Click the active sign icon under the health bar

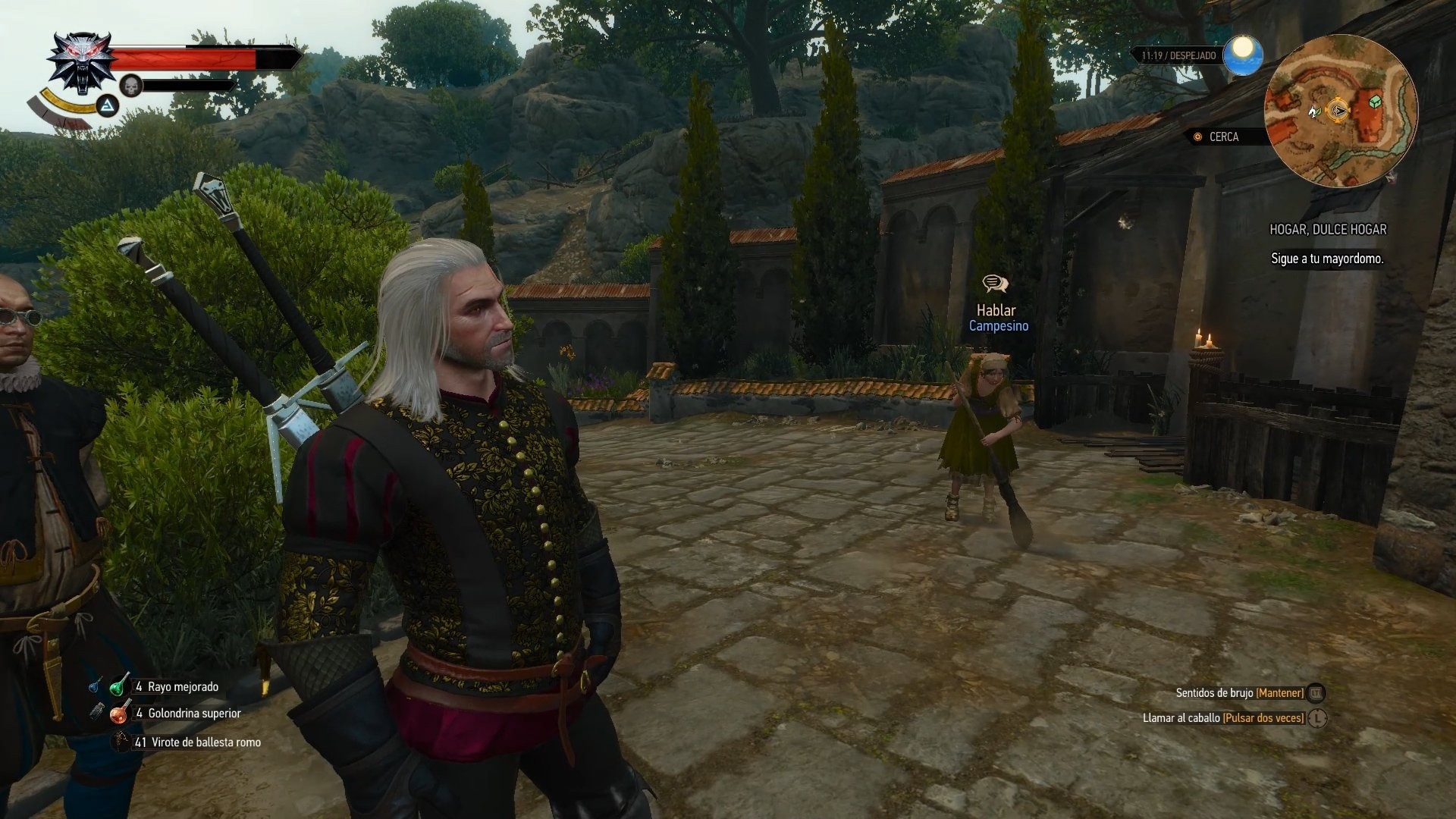pos(106,108)
